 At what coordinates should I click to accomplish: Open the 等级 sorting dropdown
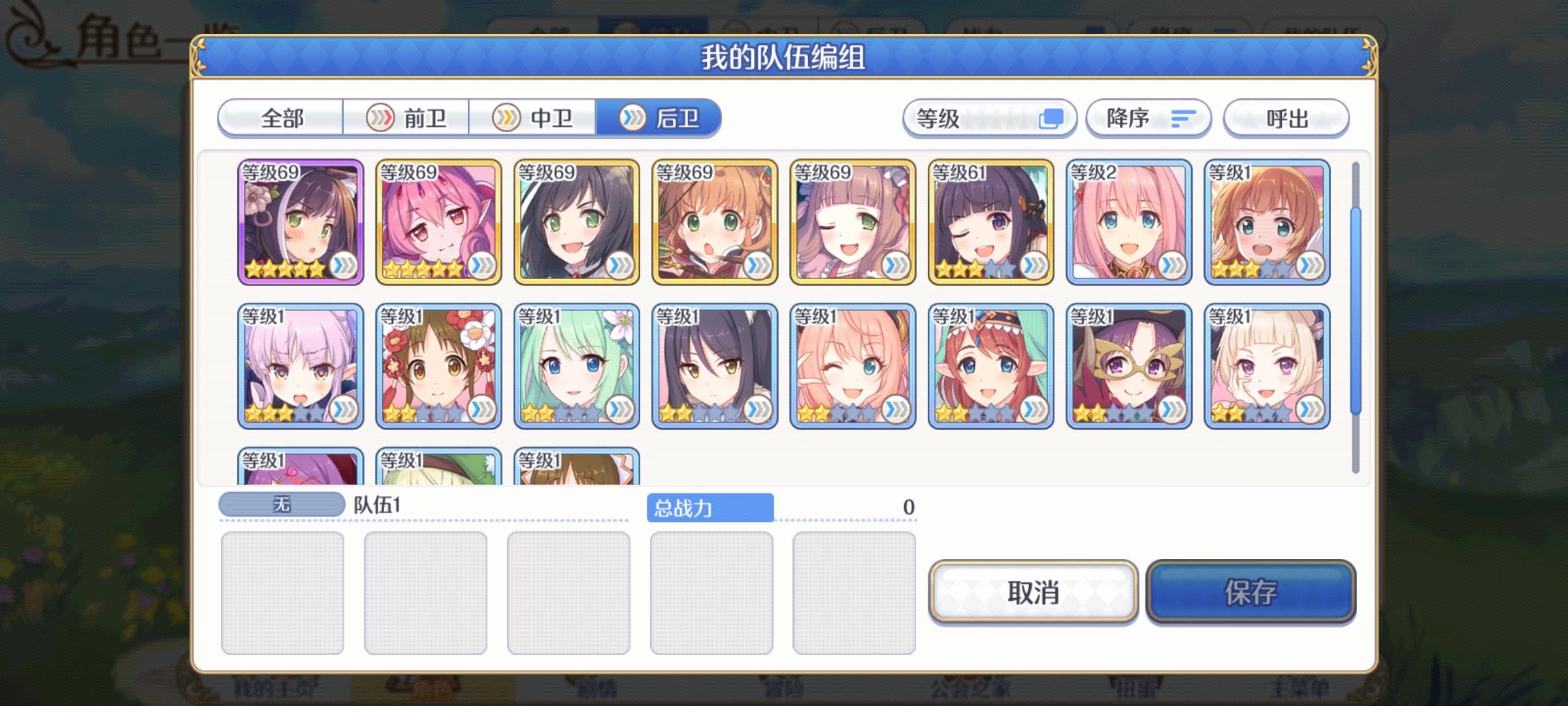(x=990, y=118)
